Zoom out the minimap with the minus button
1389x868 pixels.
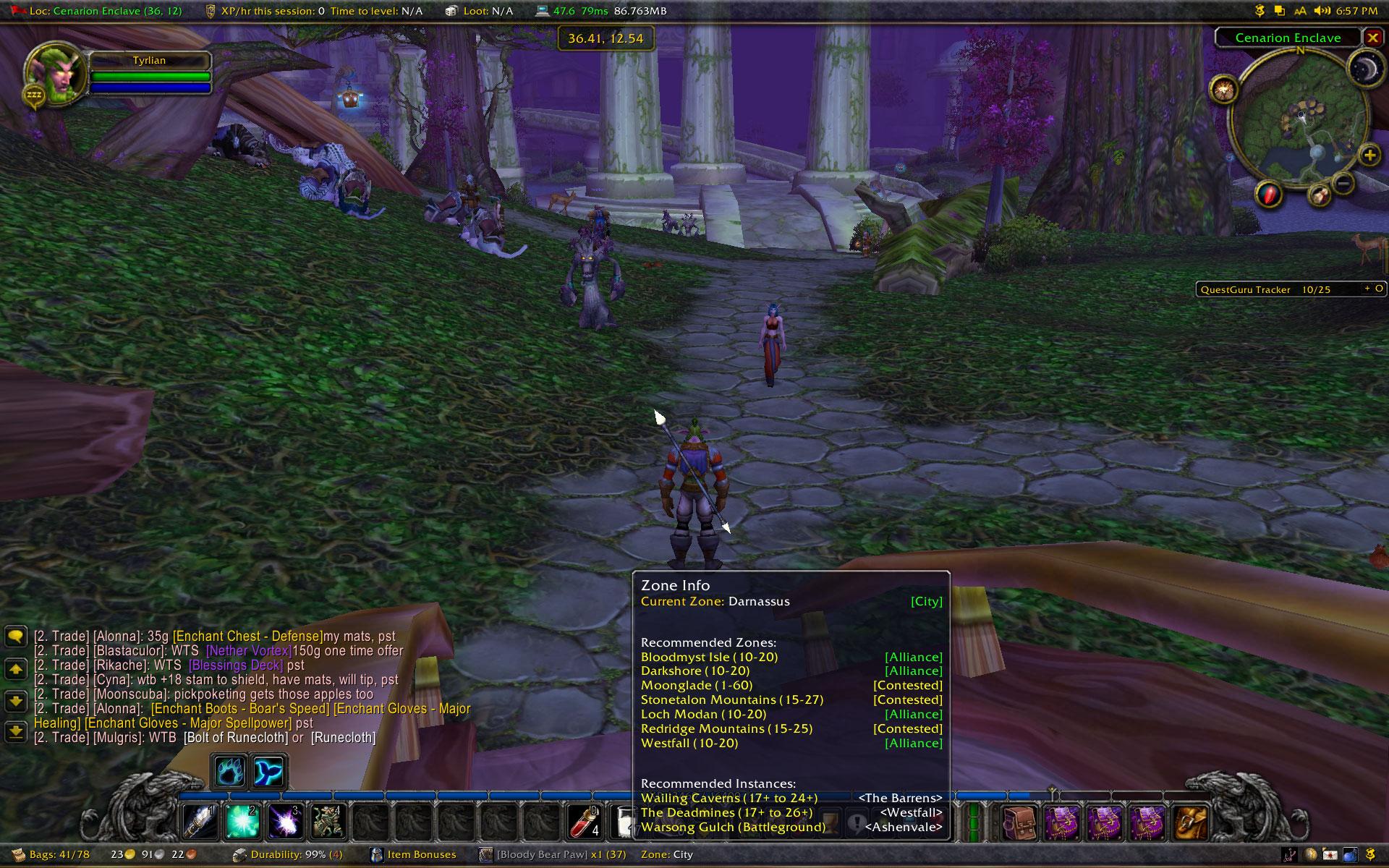click(x=1343, y=184)
